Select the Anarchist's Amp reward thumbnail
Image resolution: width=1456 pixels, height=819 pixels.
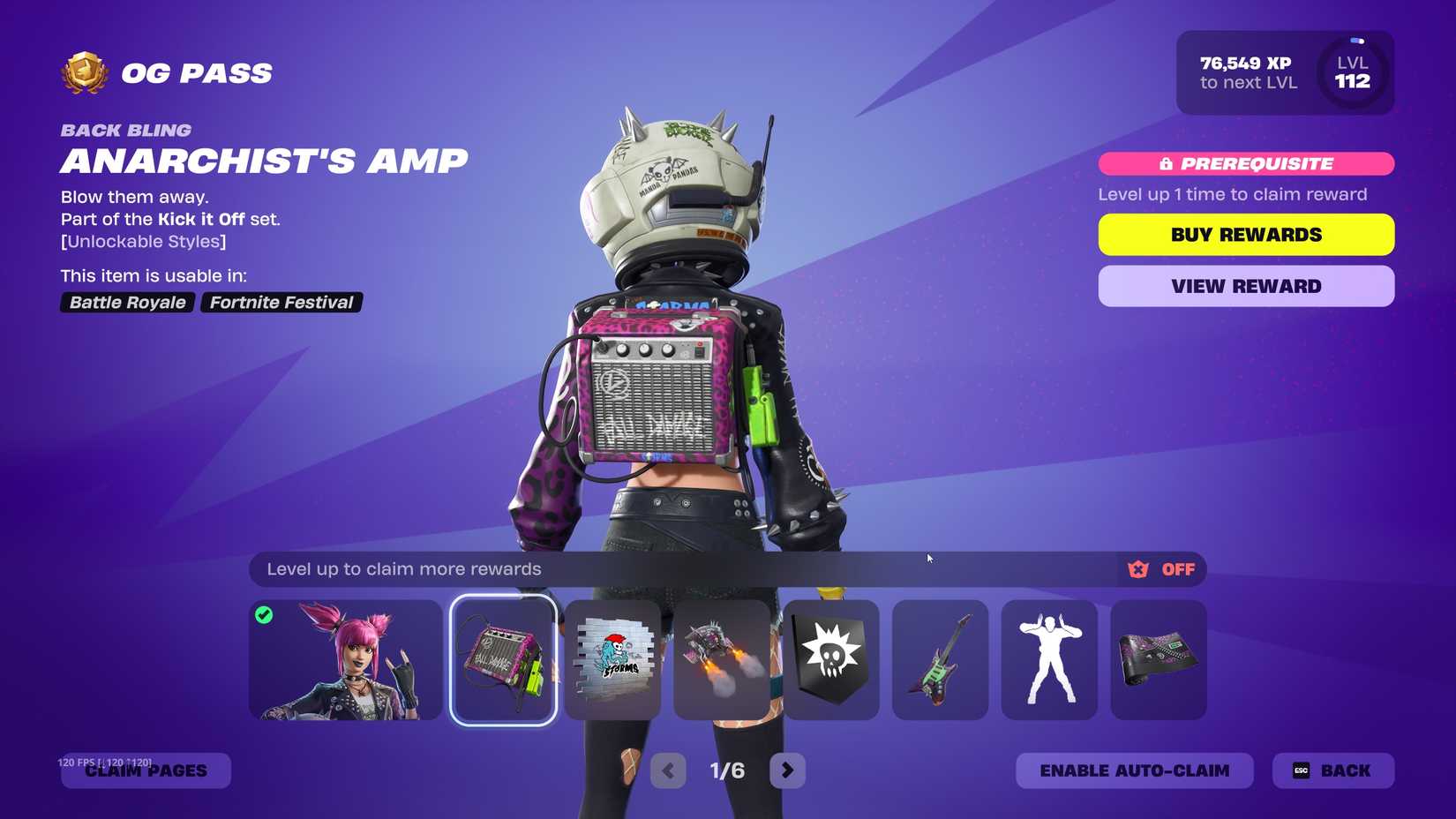click(x=503, y=659)
